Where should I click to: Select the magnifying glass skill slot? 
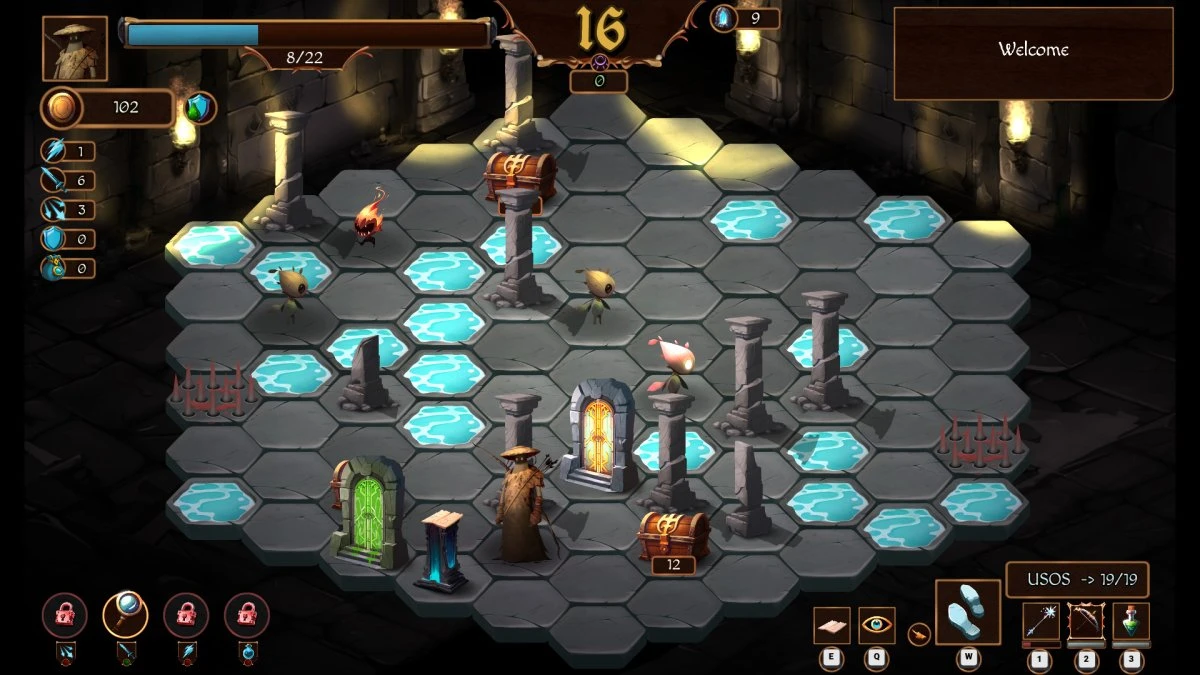tap(125, 616)
